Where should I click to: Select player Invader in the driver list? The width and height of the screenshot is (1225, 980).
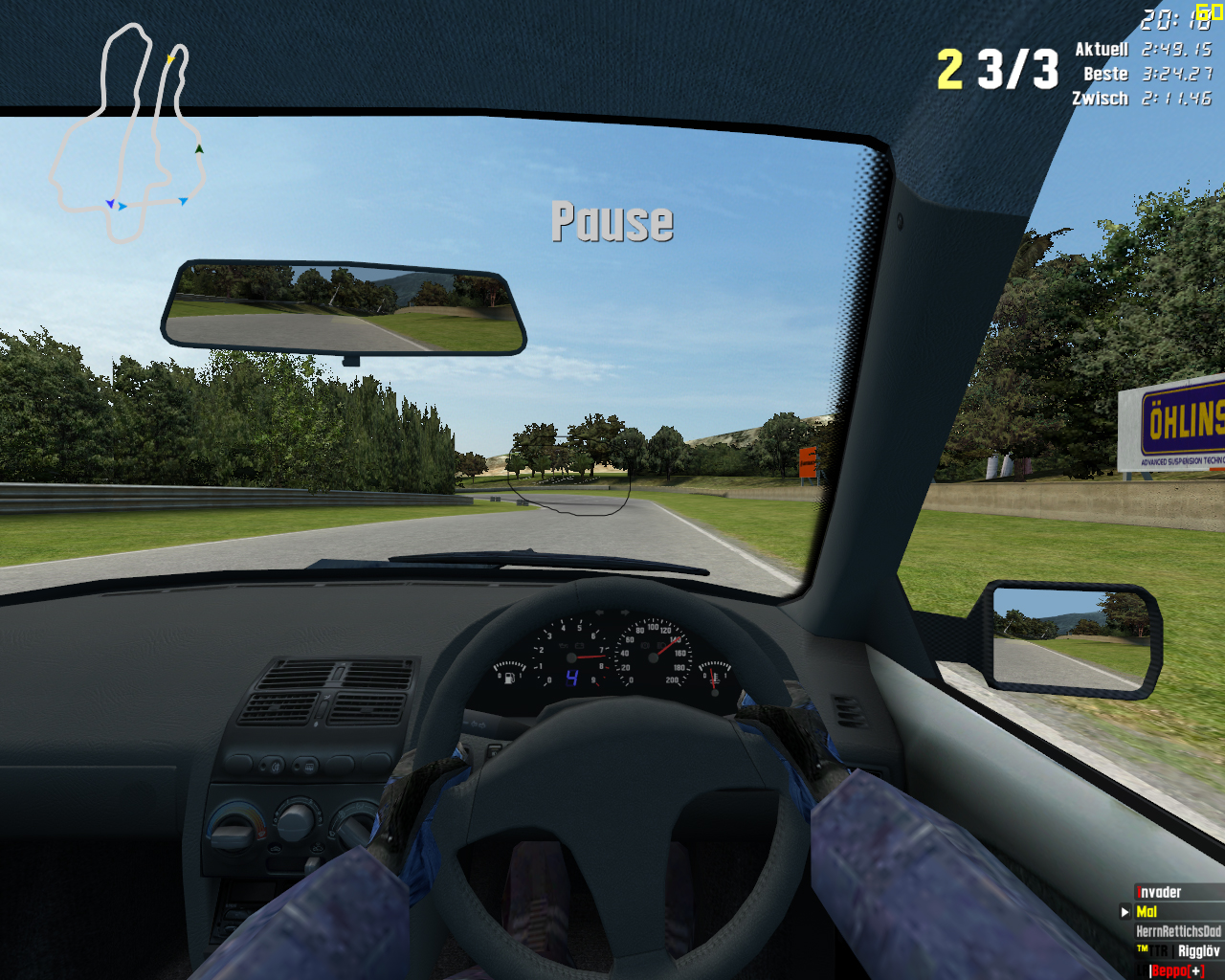click(1159, 893)
